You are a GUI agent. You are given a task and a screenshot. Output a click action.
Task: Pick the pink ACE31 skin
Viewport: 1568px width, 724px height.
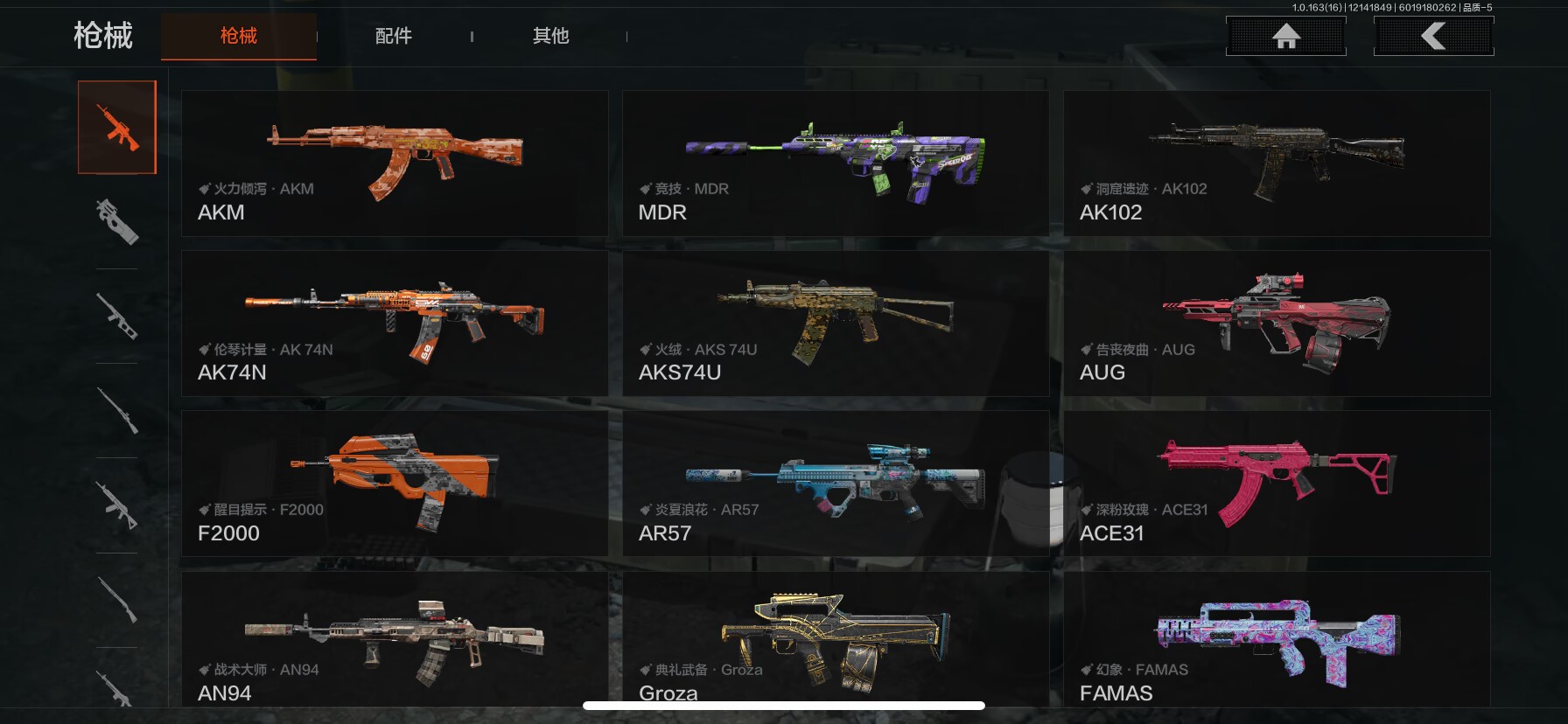tap(1277, 484)
